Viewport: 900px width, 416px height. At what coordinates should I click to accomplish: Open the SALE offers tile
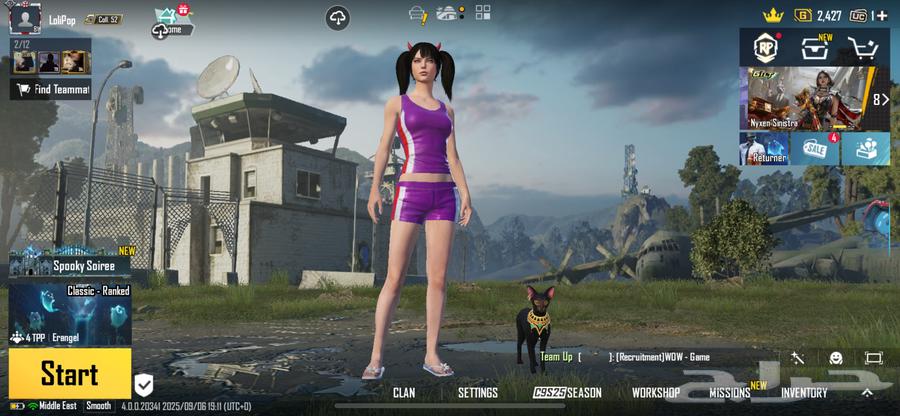[815, 148]
